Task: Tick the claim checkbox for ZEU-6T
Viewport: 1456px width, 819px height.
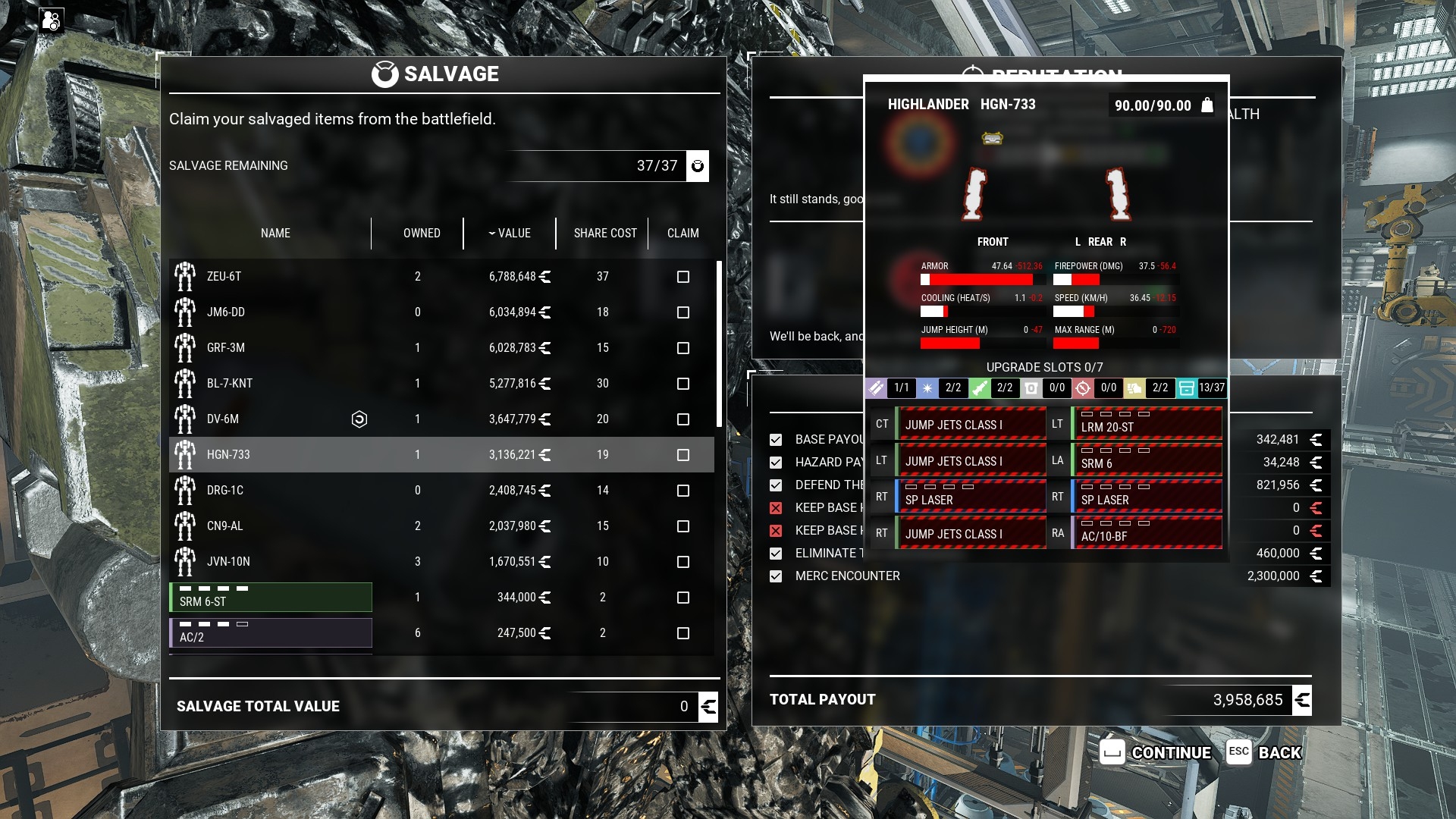Action: [x=682, y=277]
